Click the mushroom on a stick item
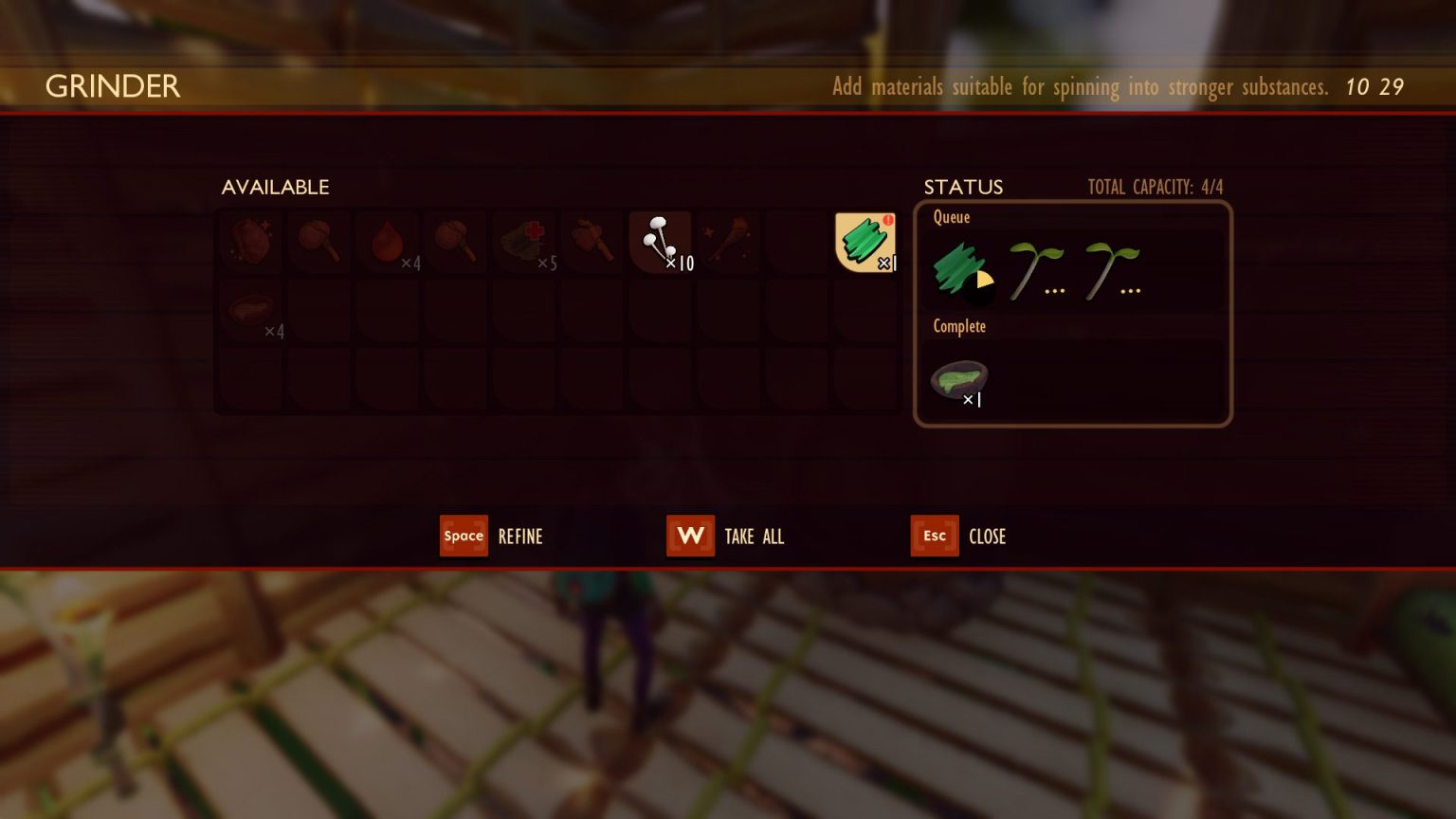This screenshot has width=1456, height=819. tap(318, 242)
